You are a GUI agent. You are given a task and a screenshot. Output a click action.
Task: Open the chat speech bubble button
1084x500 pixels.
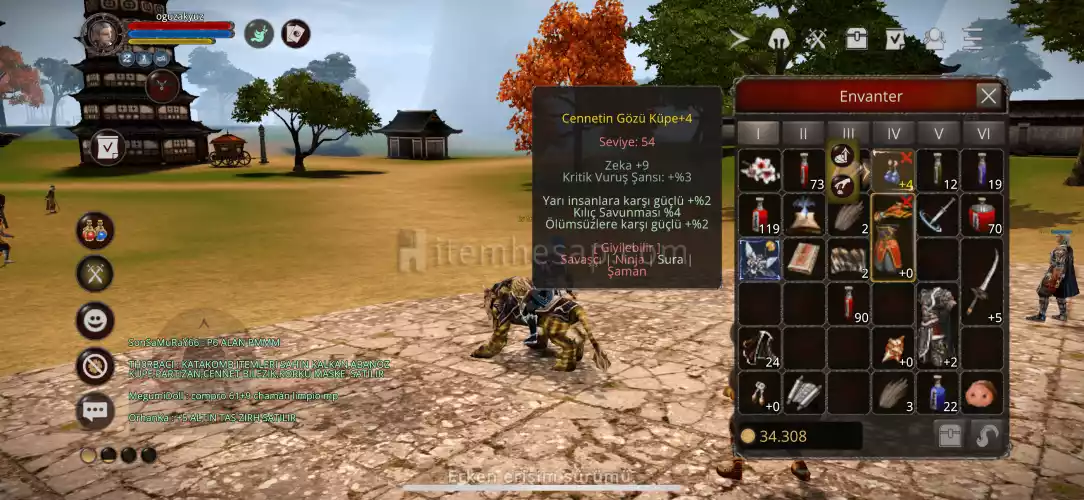pos(95,410)
